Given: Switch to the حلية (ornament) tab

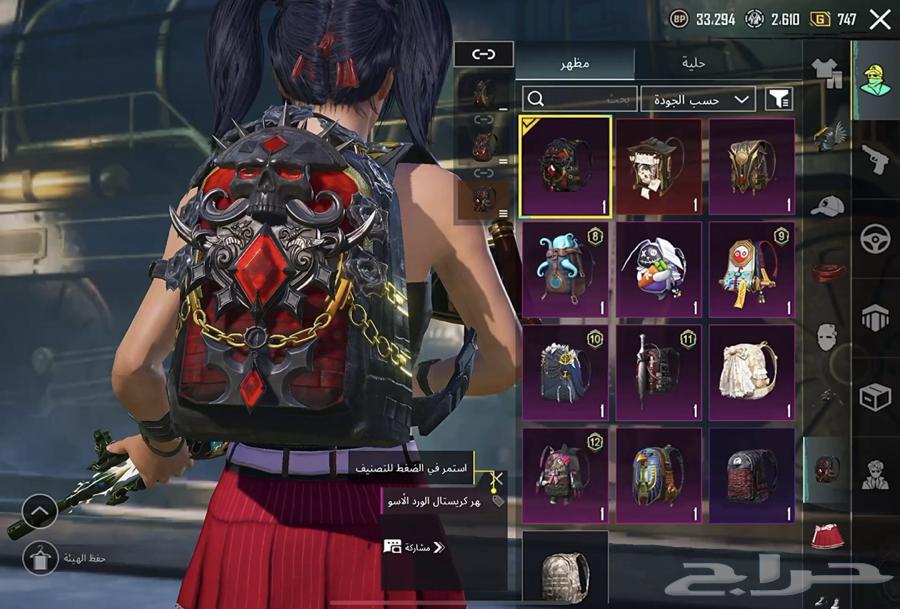Looking at the screenshot, I should pyautogui.click(x=694, y=63).
